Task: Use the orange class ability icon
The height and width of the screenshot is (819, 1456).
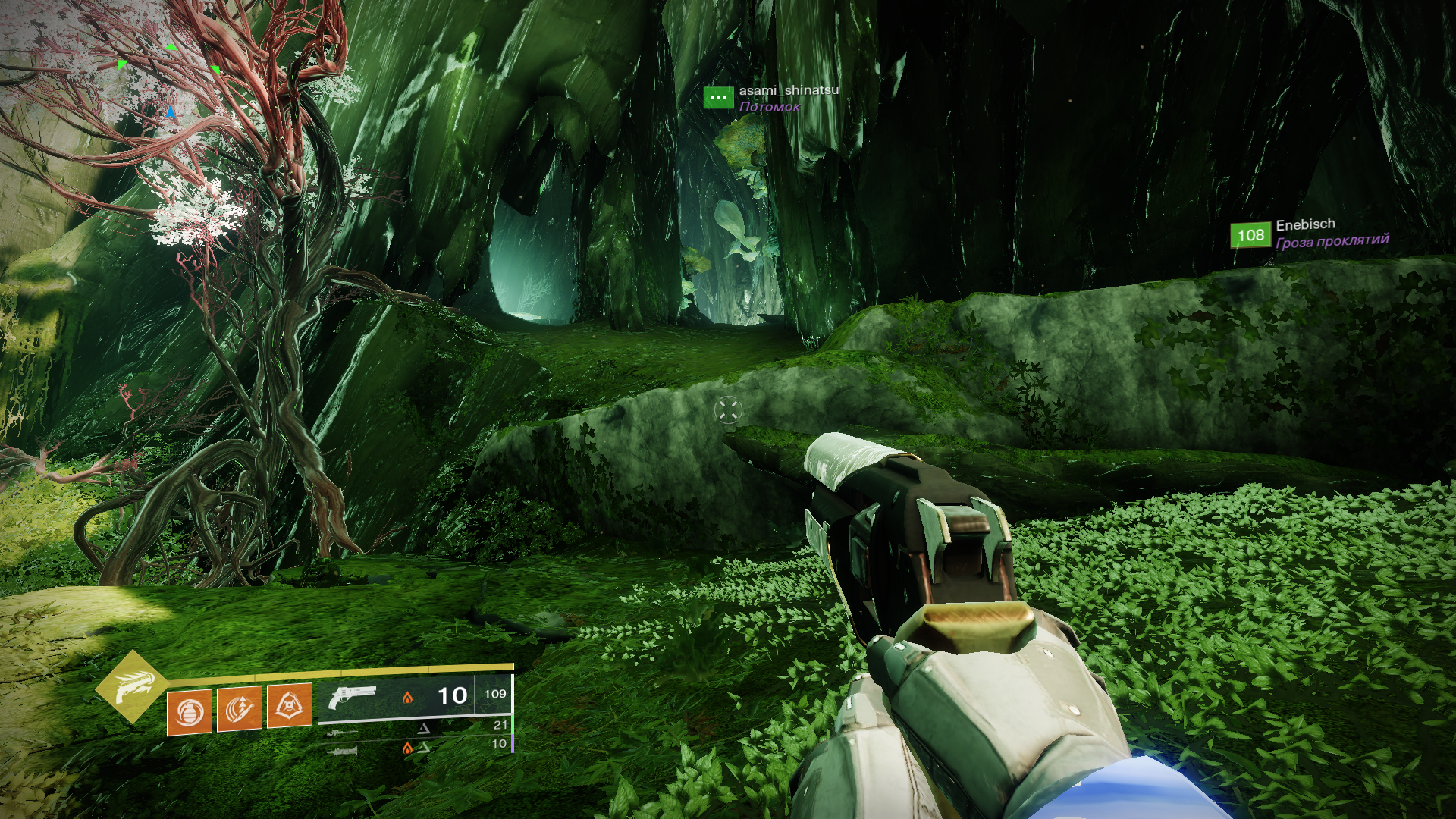Action: pos(290,705)
